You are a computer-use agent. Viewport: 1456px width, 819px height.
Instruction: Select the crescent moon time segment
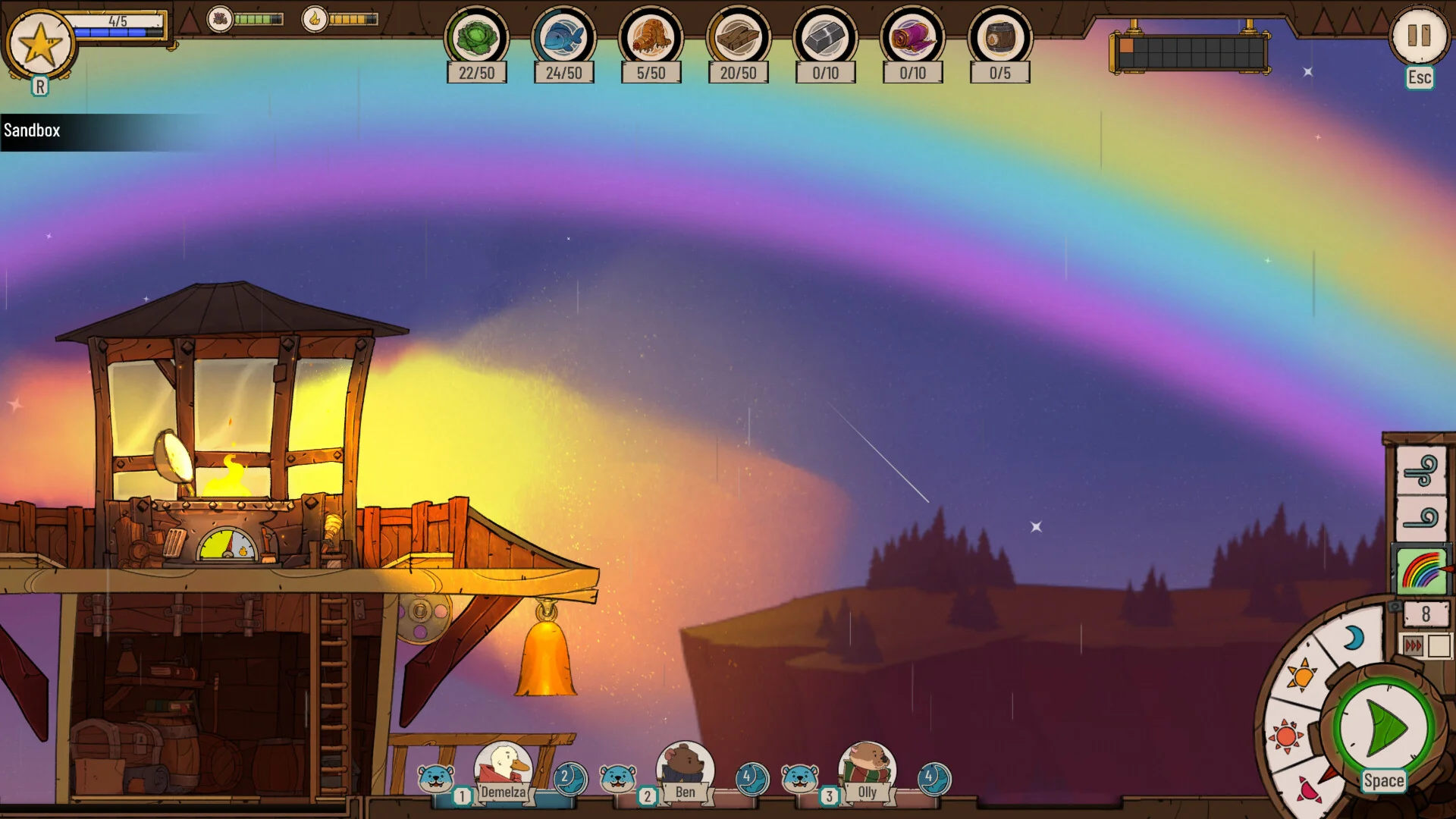[1353, 639]
